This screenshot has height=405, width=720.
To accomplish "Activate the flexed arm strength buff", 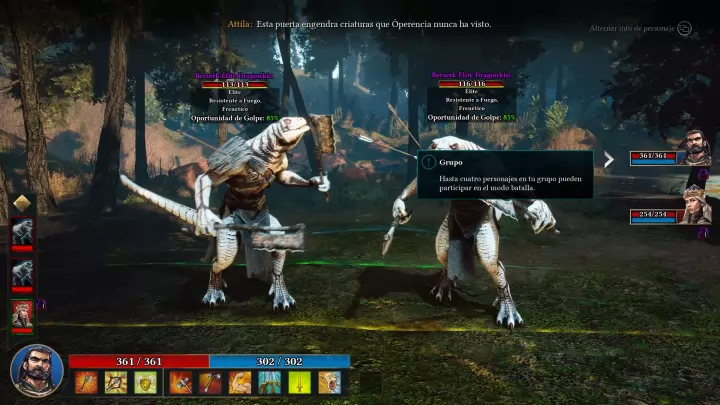I will click(x=240, y=382).
